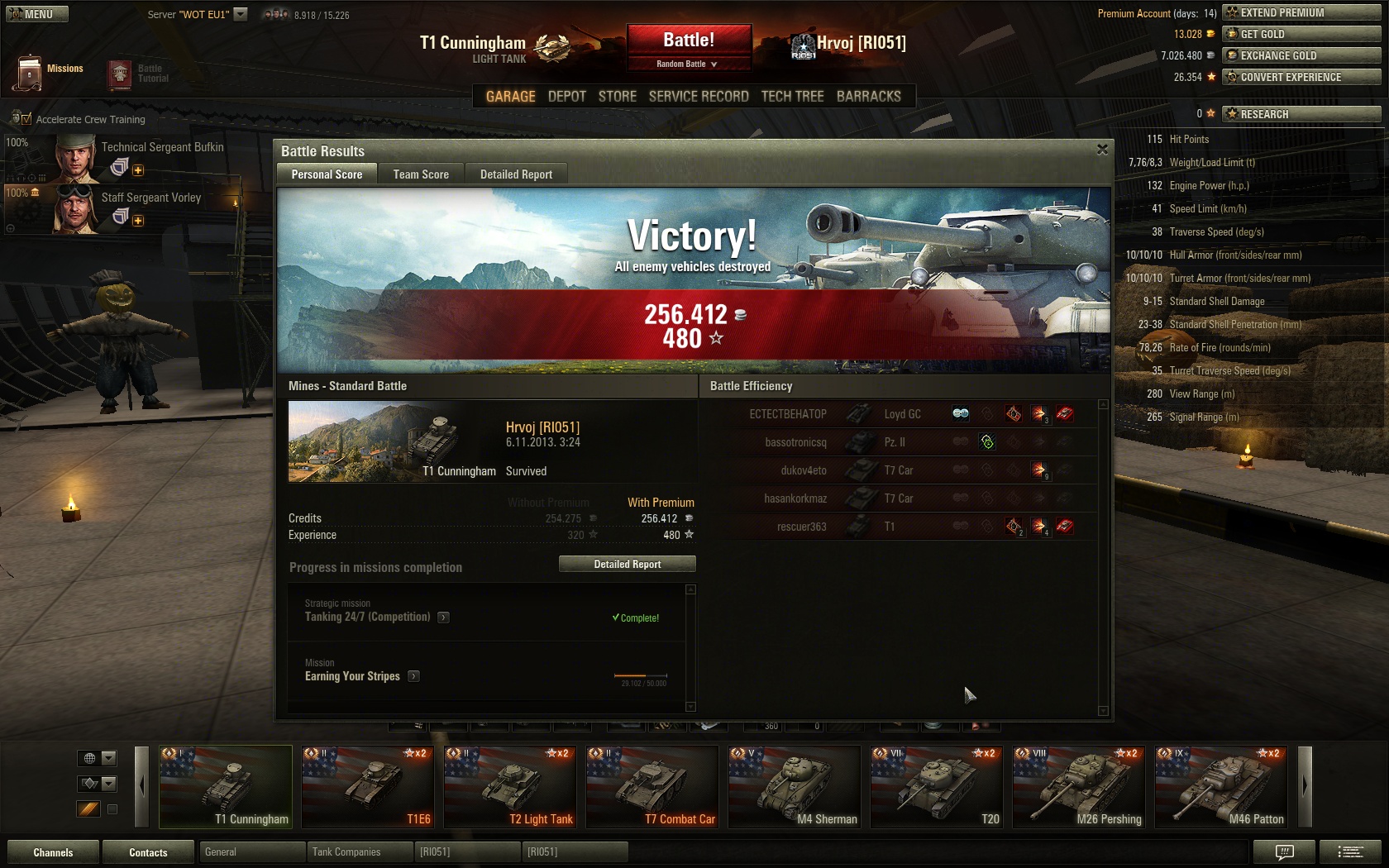This screenshot has height=868, width=1389.
Task: Start a battle with the Battle! button
Action: (688, 41)
